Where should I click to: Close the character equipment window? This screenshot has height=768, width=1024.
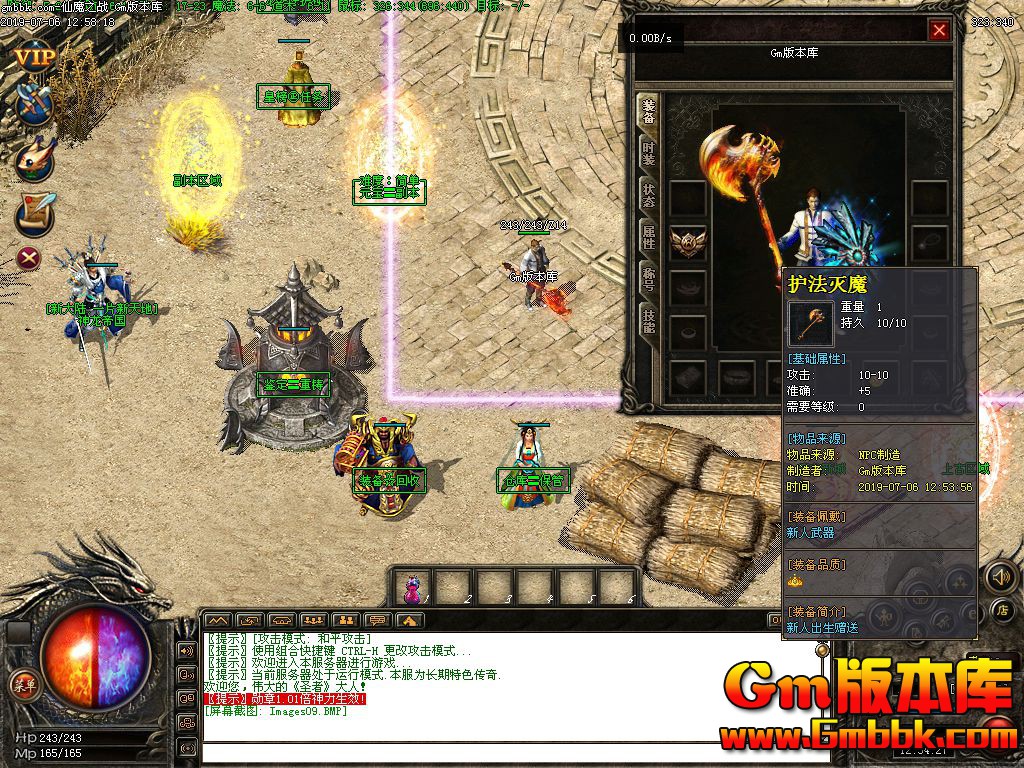click(939, 30)
